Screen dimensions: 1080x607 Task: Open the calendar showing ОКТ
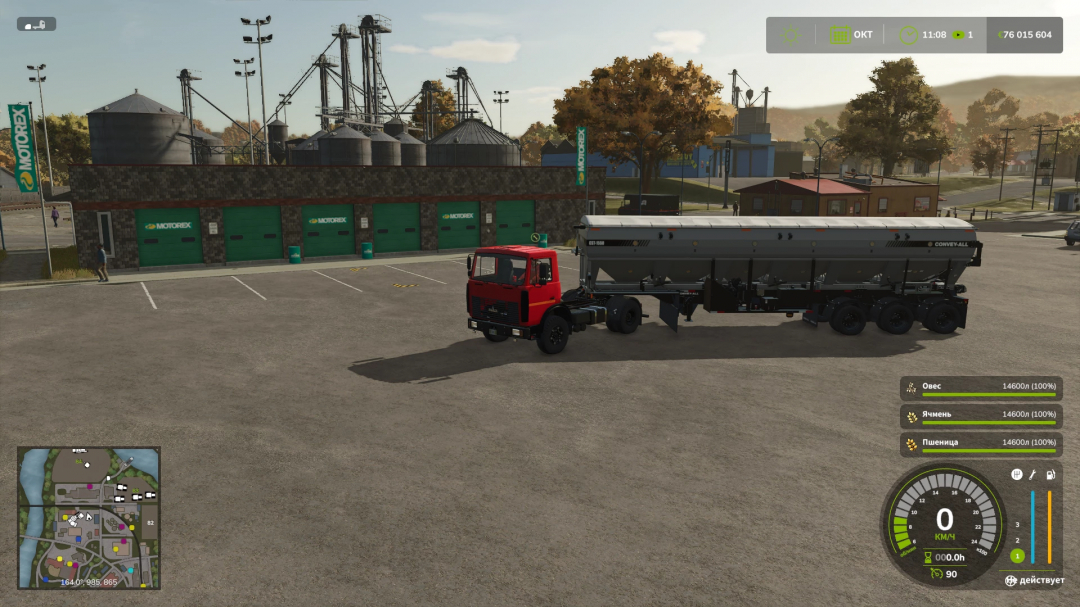[840, 35]
